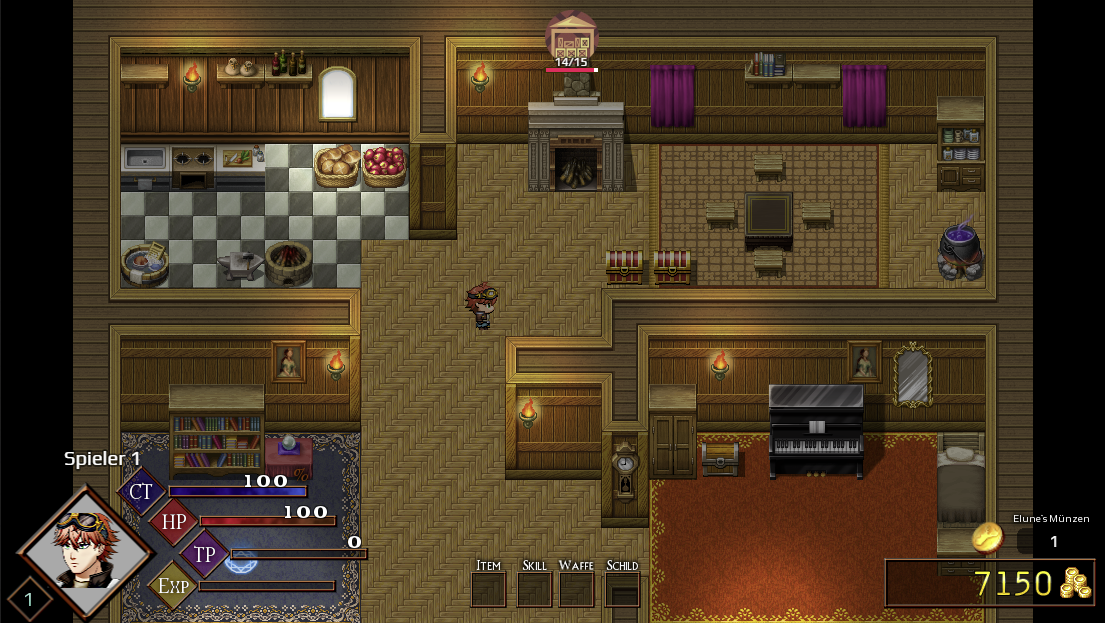Viewport: 1105px width, 623px height.
Task: Select the Waffe hotbar slot
Action: [x=576, y=589]
